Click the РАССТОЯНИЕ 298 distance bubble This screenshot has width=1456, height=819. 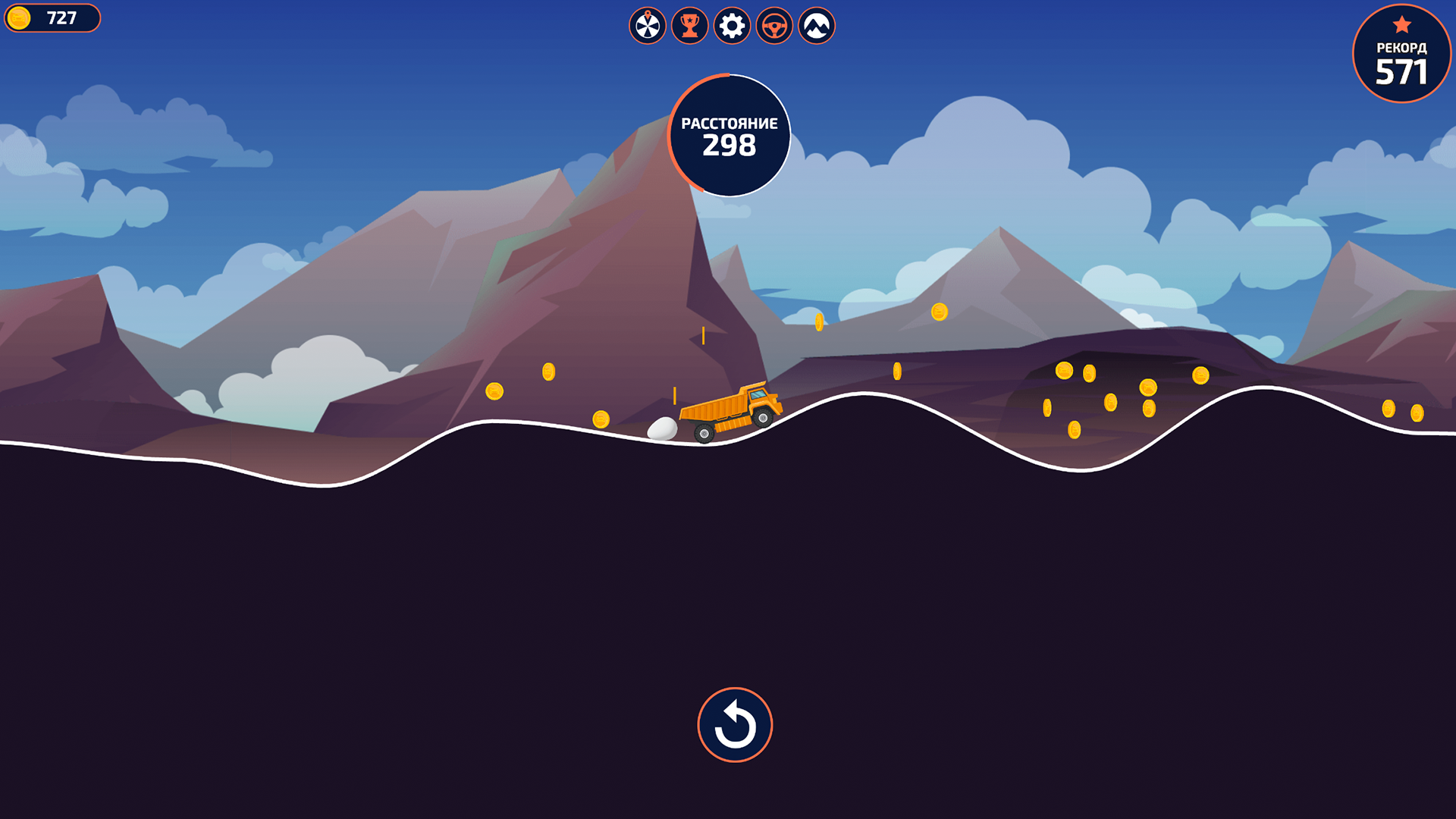pyautogui.click(x=730, y=134)
